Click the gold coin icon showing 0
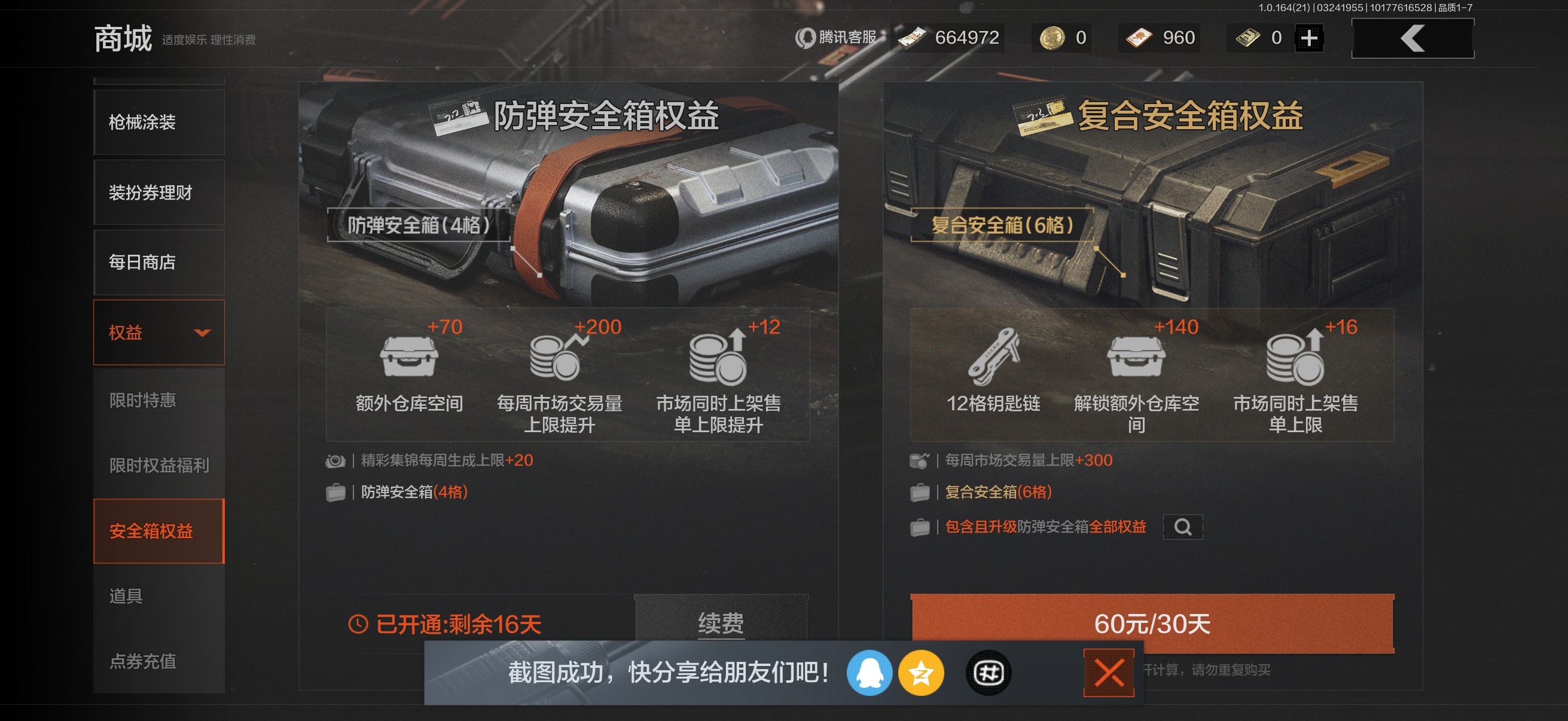This screenshot has height=721, width=1568. click(1053, 37)
